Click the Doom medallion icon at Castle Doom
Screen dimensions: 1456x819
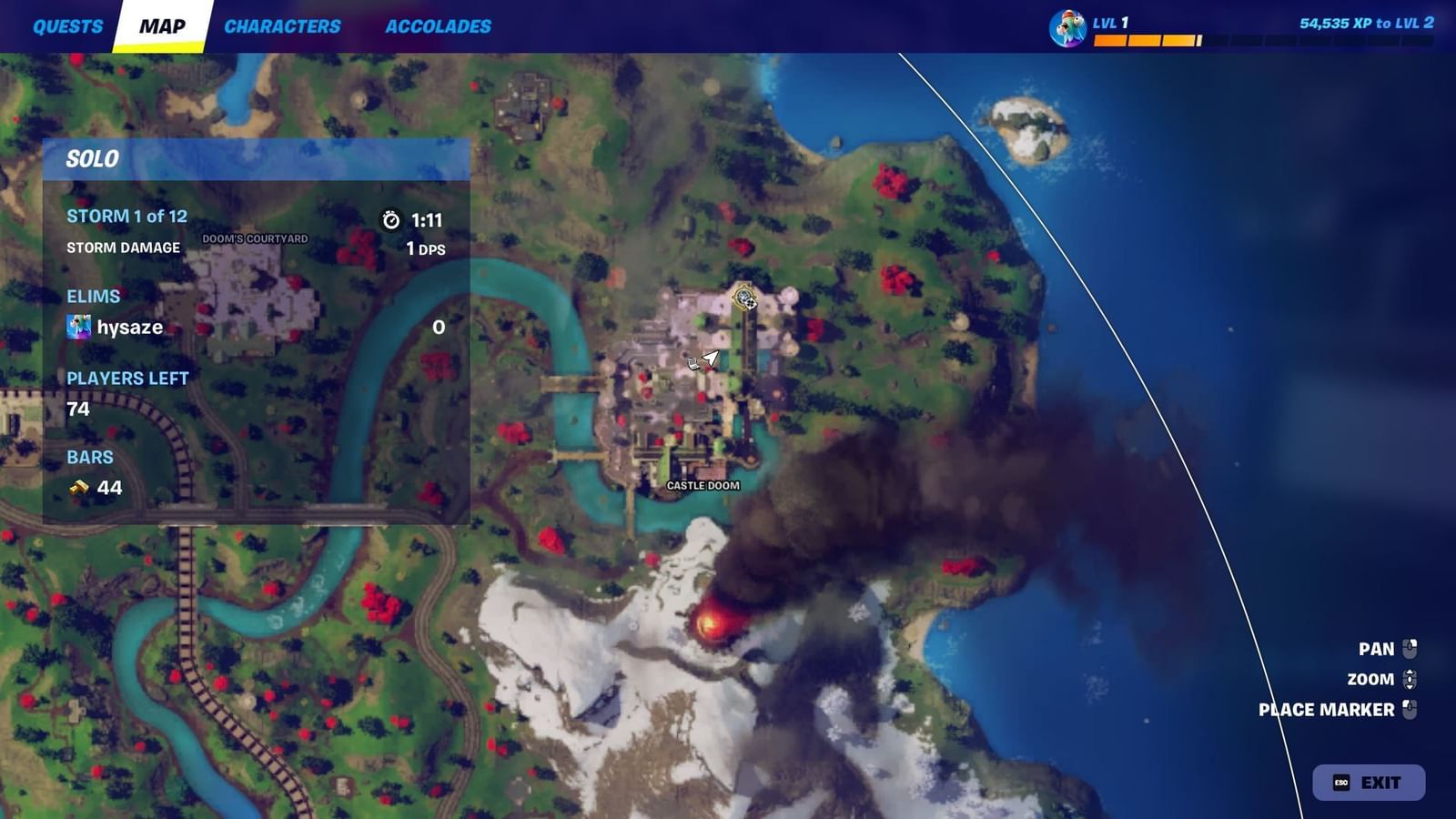[743, 295]
